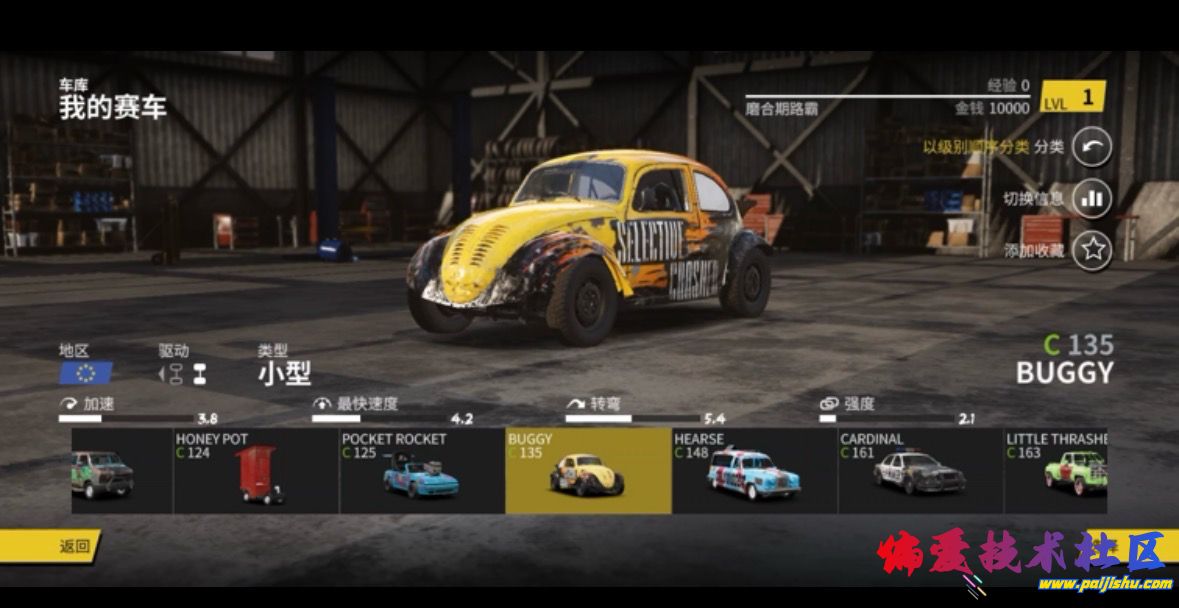
Task: Pick the Hearse from the car list
Action: coord(754,471)
